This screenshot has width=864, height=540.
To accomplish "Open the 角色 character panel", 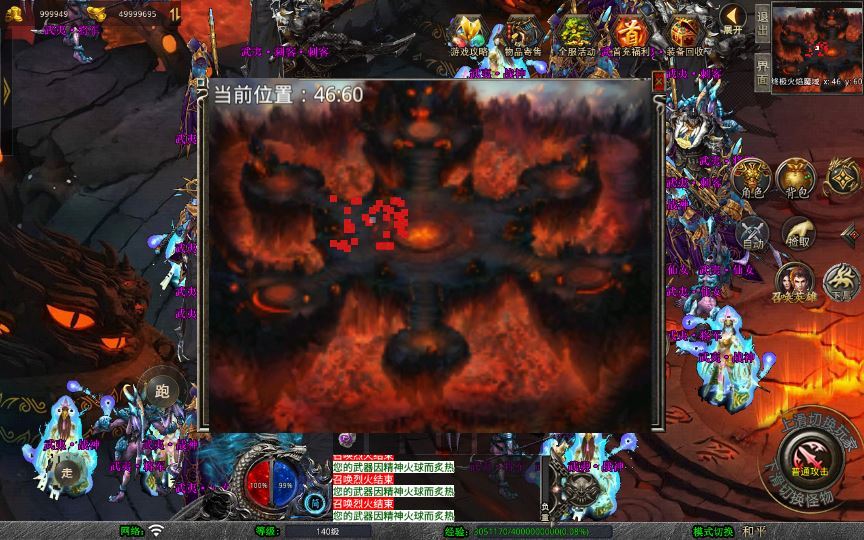I will click(752, 178).
